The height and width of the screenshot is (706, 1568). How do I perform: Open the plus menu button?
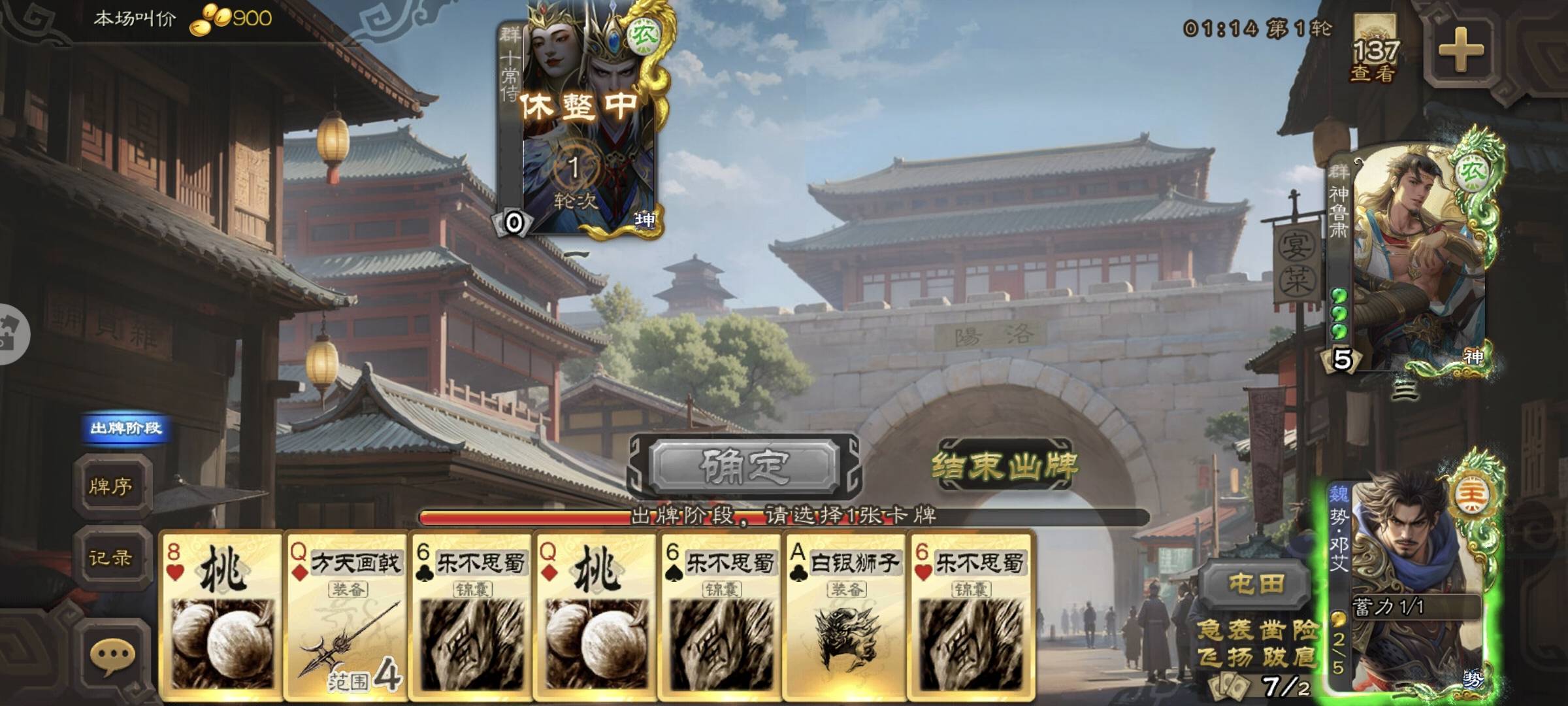[1460, 50]
